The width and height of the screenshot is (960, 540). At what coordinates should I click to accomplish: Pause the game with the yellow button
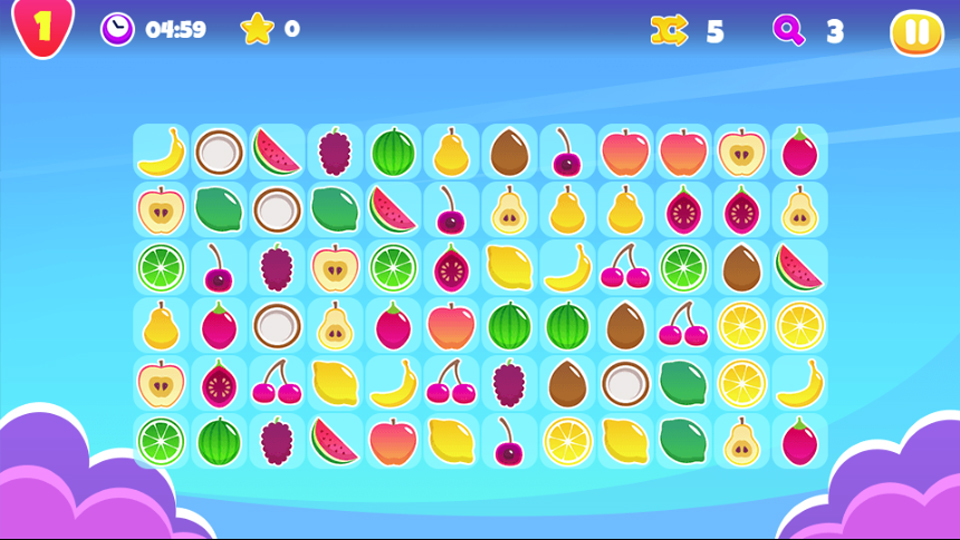click(916, 33)
